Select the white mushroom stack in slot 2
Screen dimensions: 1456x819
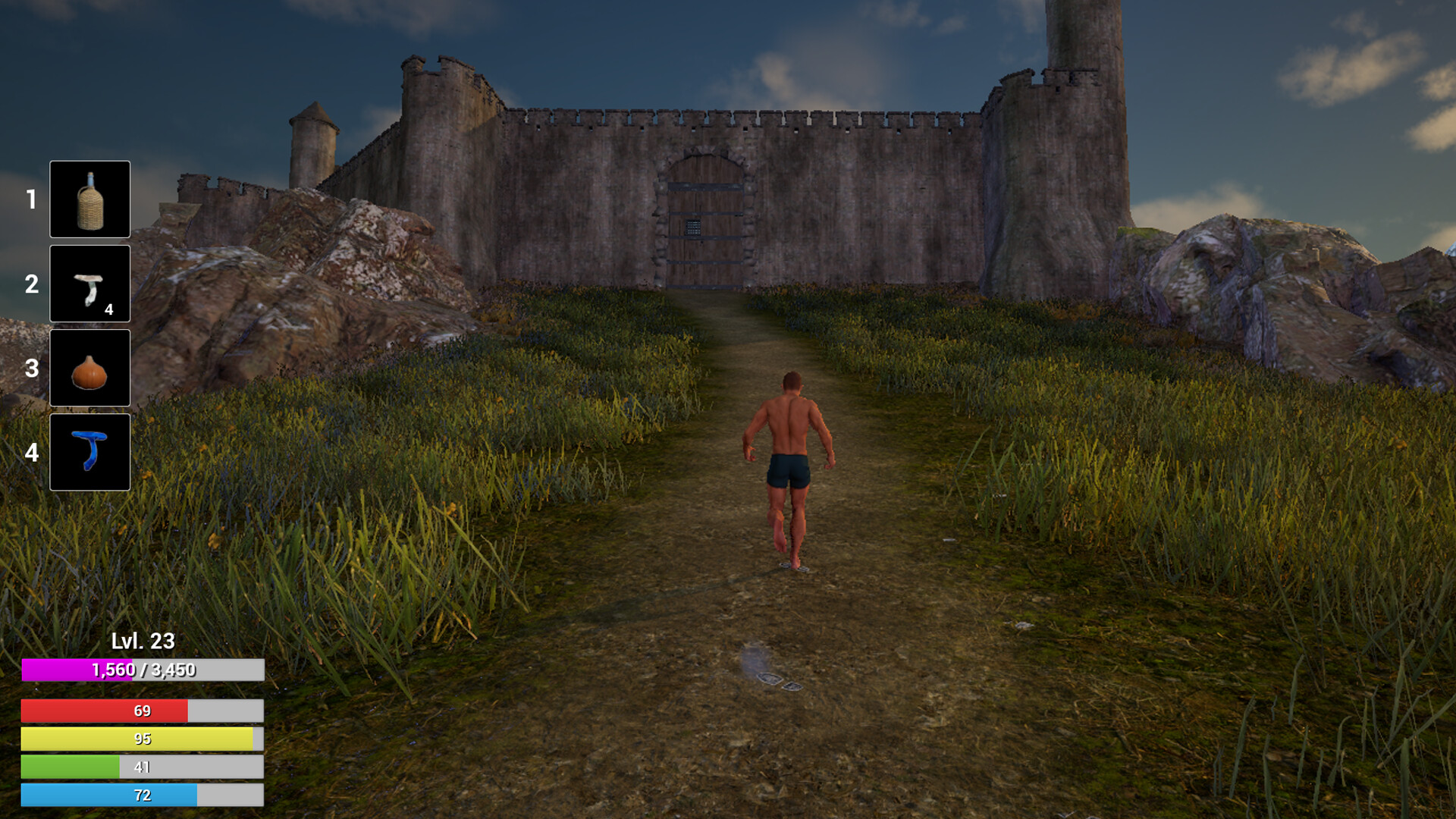tap(89, 284)
